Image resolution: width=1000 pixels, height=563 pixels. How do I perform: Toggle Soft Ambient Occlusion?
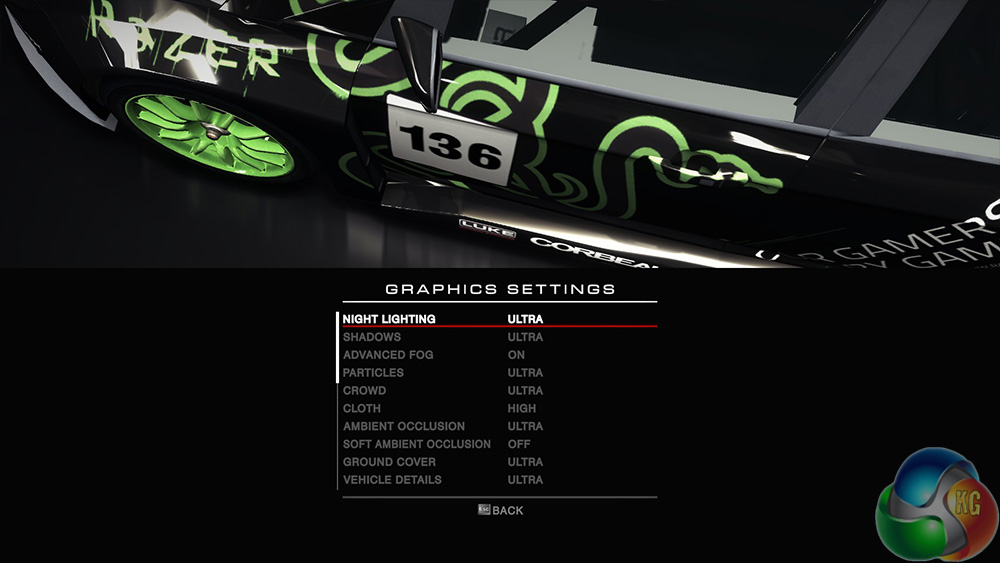pos(416,444)
